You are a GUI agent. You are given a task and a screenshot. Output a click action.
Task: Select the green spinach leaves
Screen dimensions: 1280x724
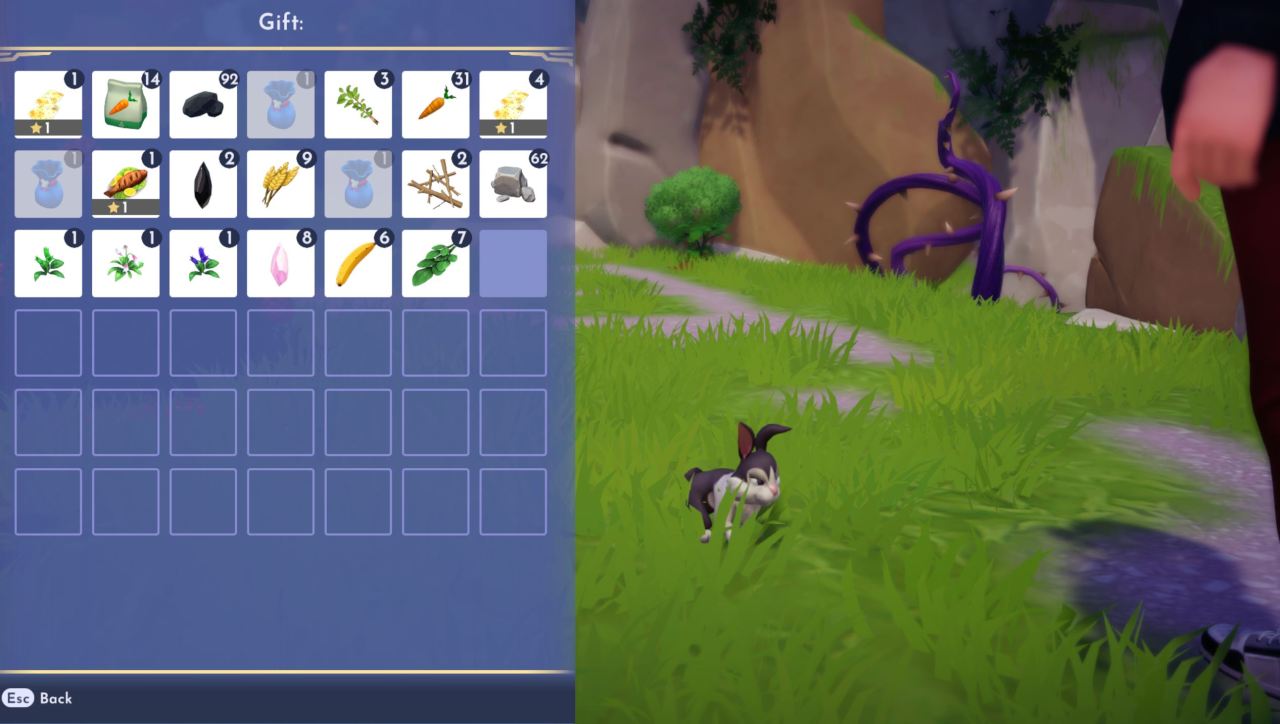coord(437,262)
